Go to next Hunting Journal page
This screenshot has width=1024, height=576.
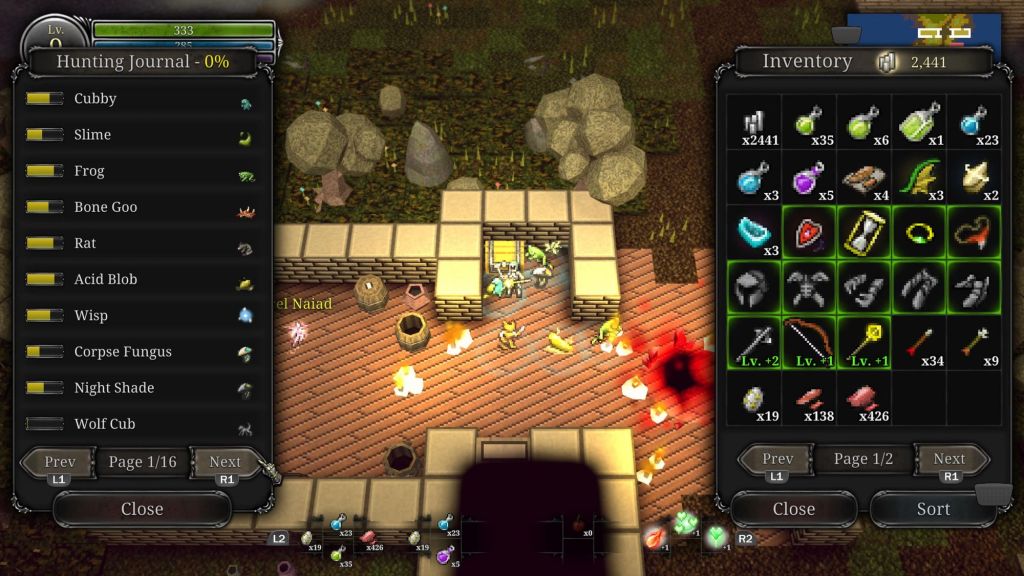(224, 462)
